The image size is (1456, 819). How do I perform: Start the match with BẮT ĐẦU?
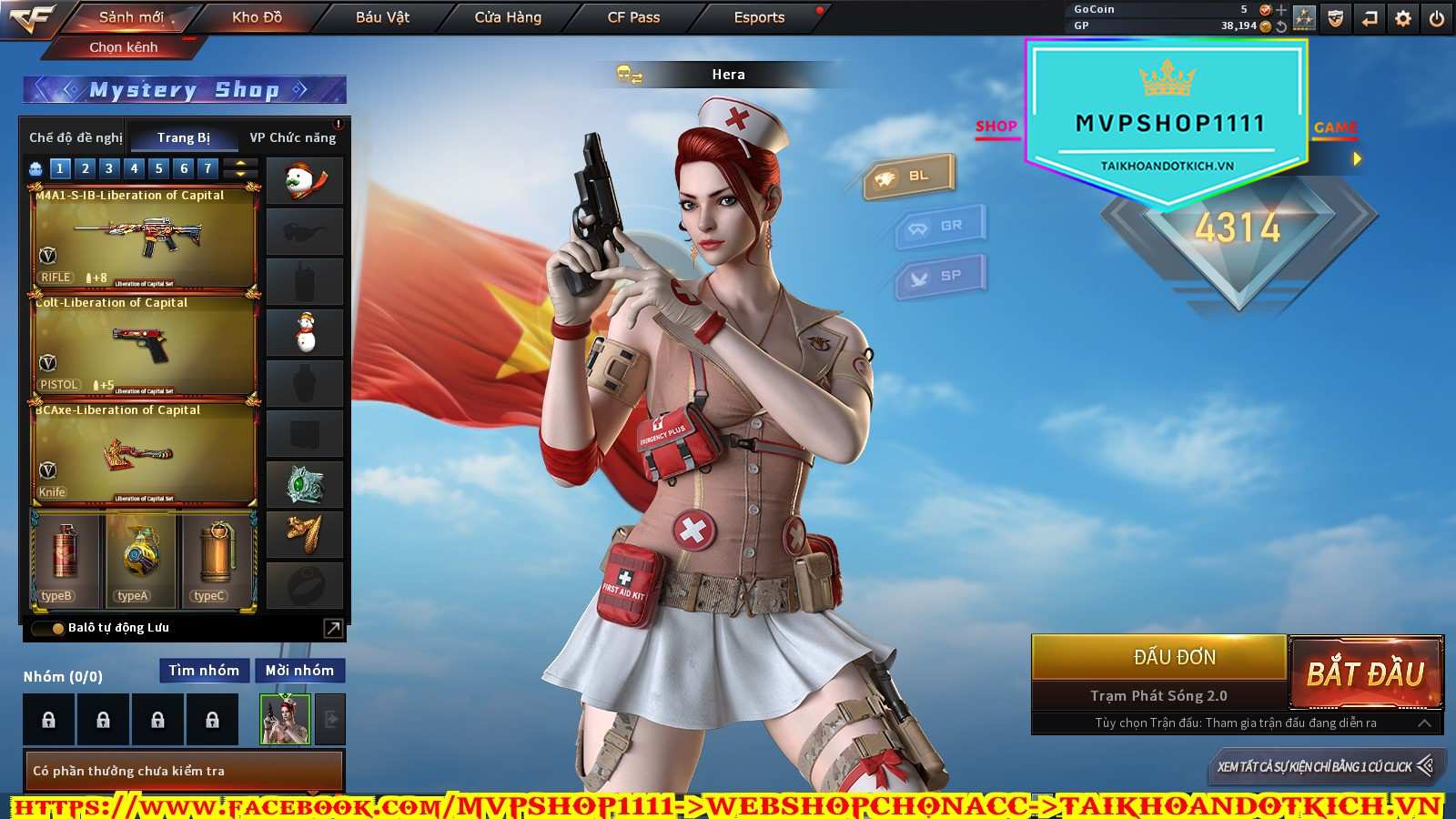click(x=1365, y=673)
